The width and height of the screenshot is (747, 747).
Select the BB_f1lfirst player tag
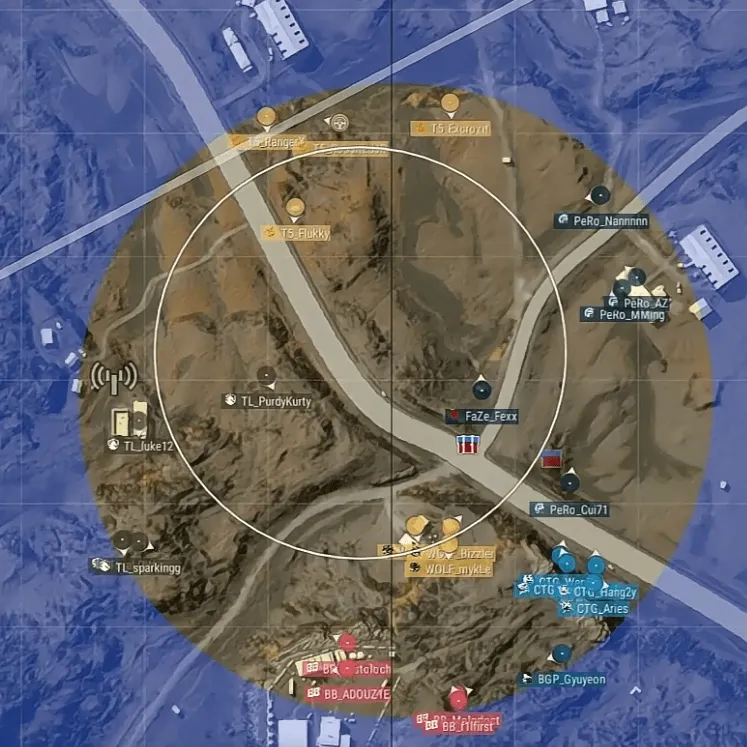[467, 728]
